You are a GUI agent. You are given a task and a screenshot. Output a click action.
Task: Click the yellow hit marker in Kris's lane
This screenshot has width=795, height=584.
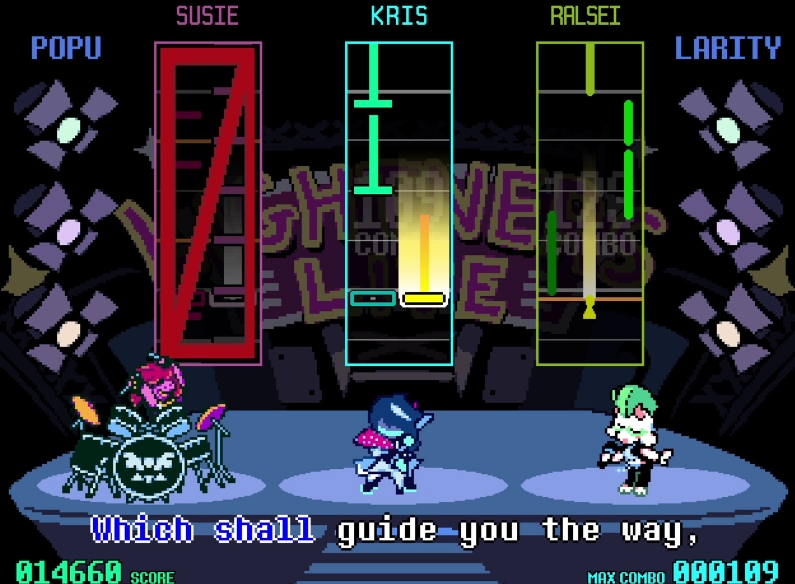pyautogui.click(x=423, y=298)
